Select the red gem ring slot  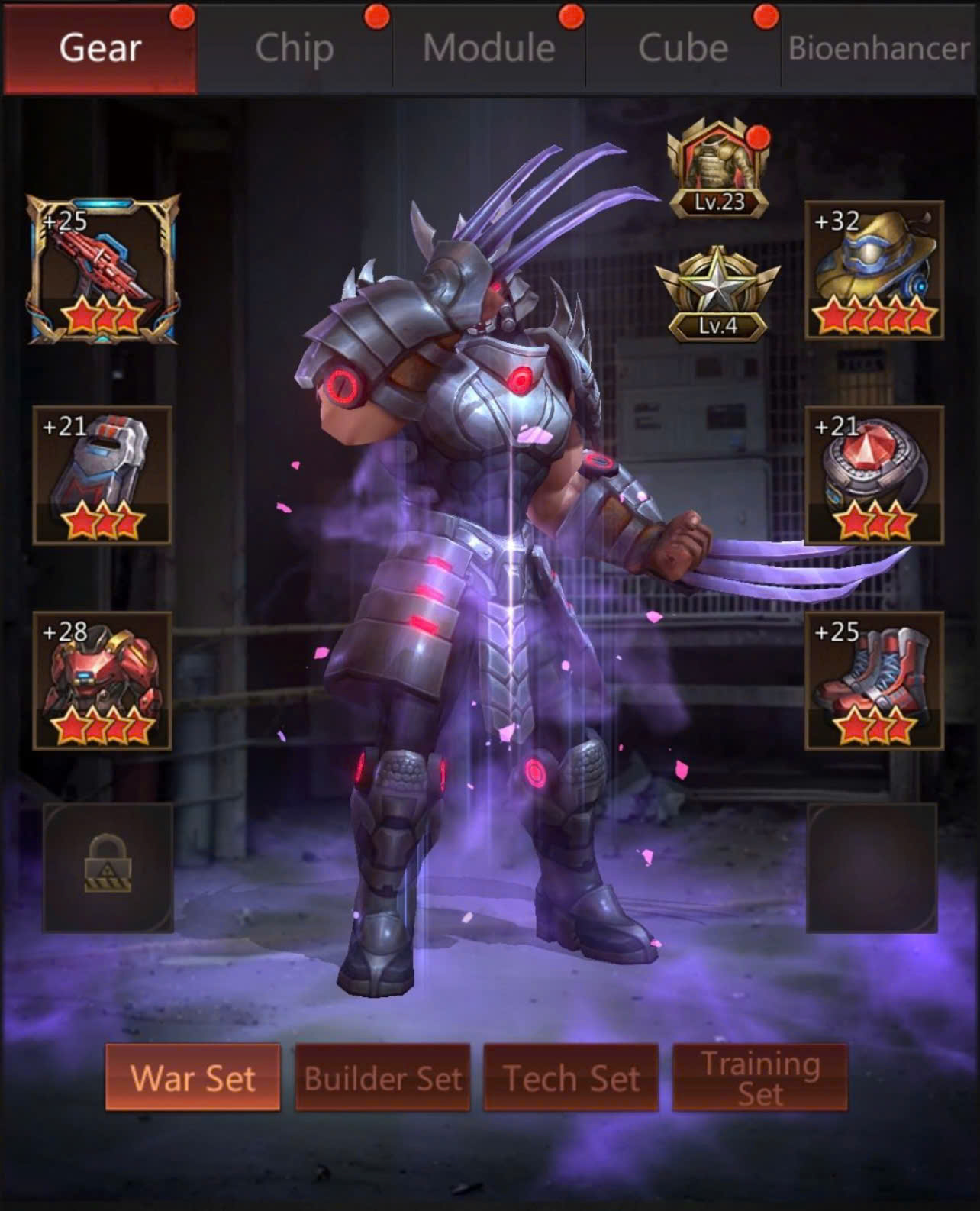coord(875,475)
